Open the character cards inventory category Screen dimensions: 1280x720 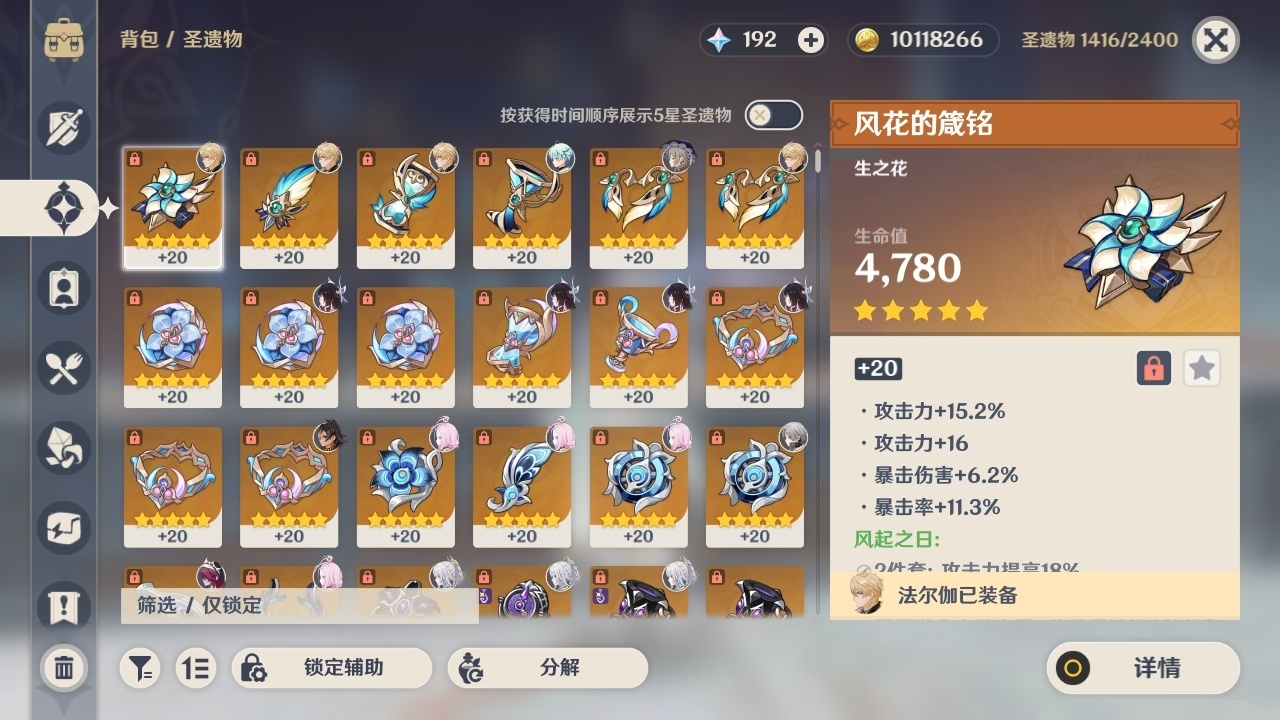point(63,288)
